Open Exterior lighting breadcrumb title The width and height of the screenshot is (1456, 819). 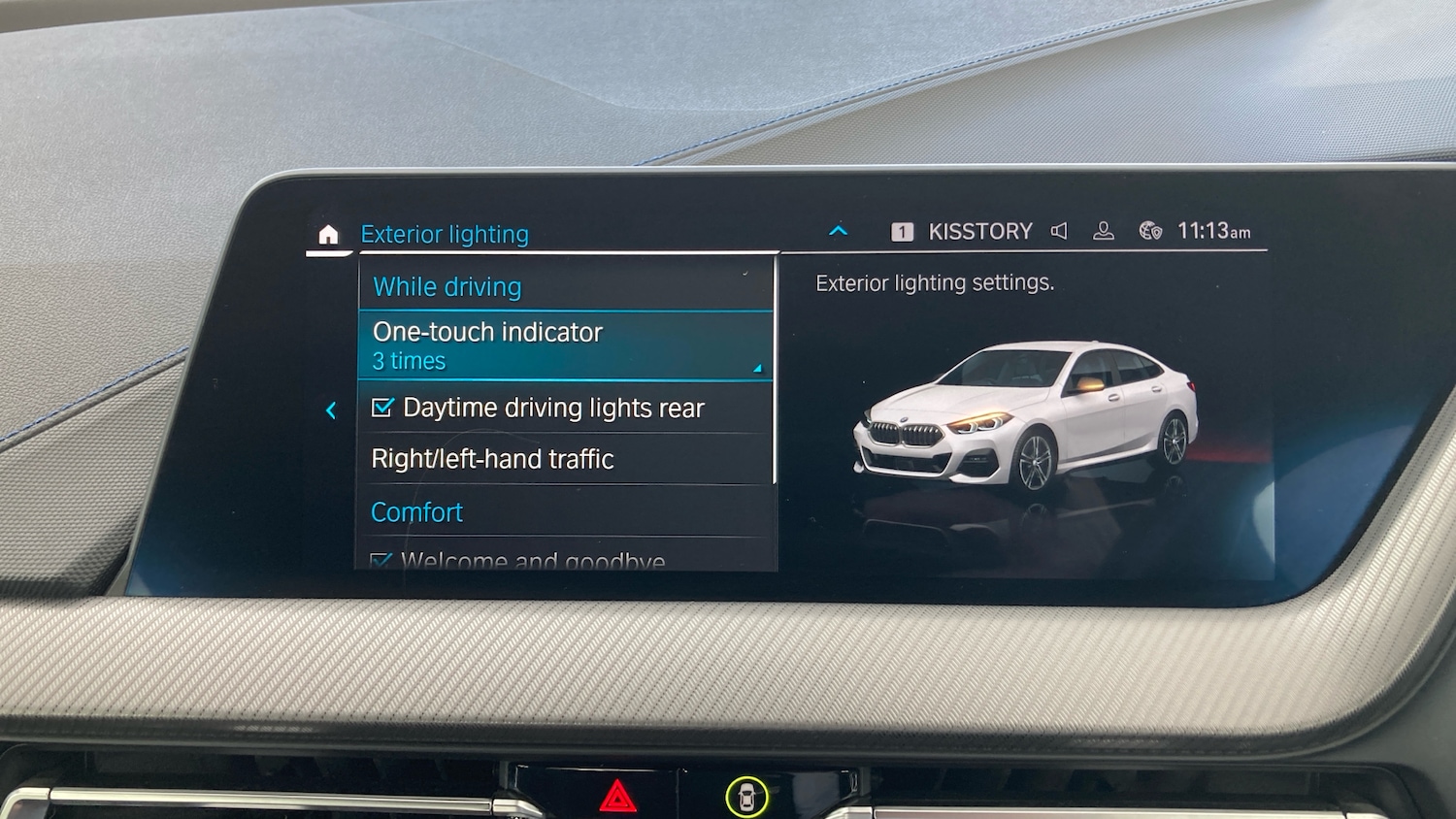point(445,233)
